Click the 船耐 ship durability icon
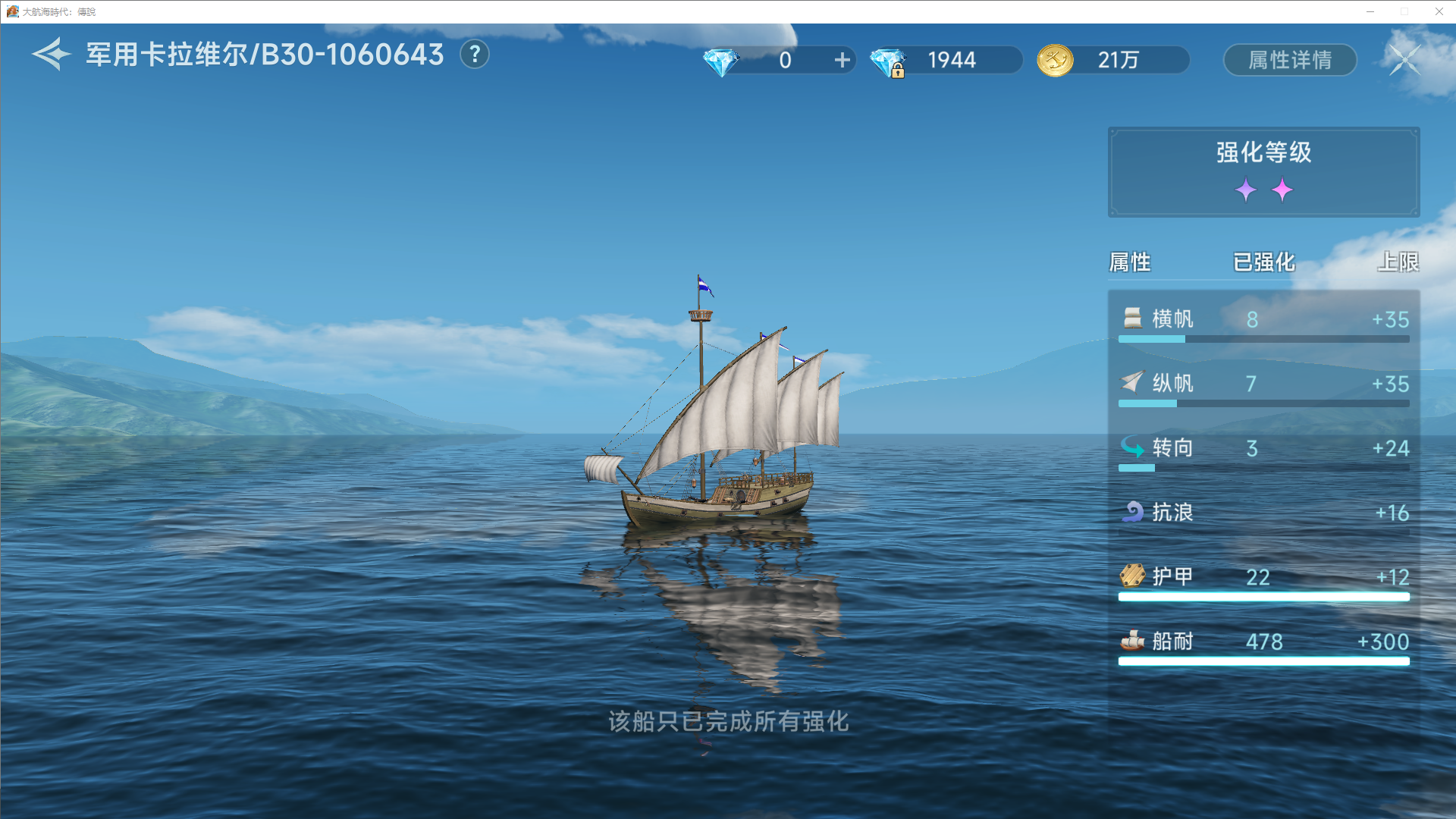 coord(1131,641)
